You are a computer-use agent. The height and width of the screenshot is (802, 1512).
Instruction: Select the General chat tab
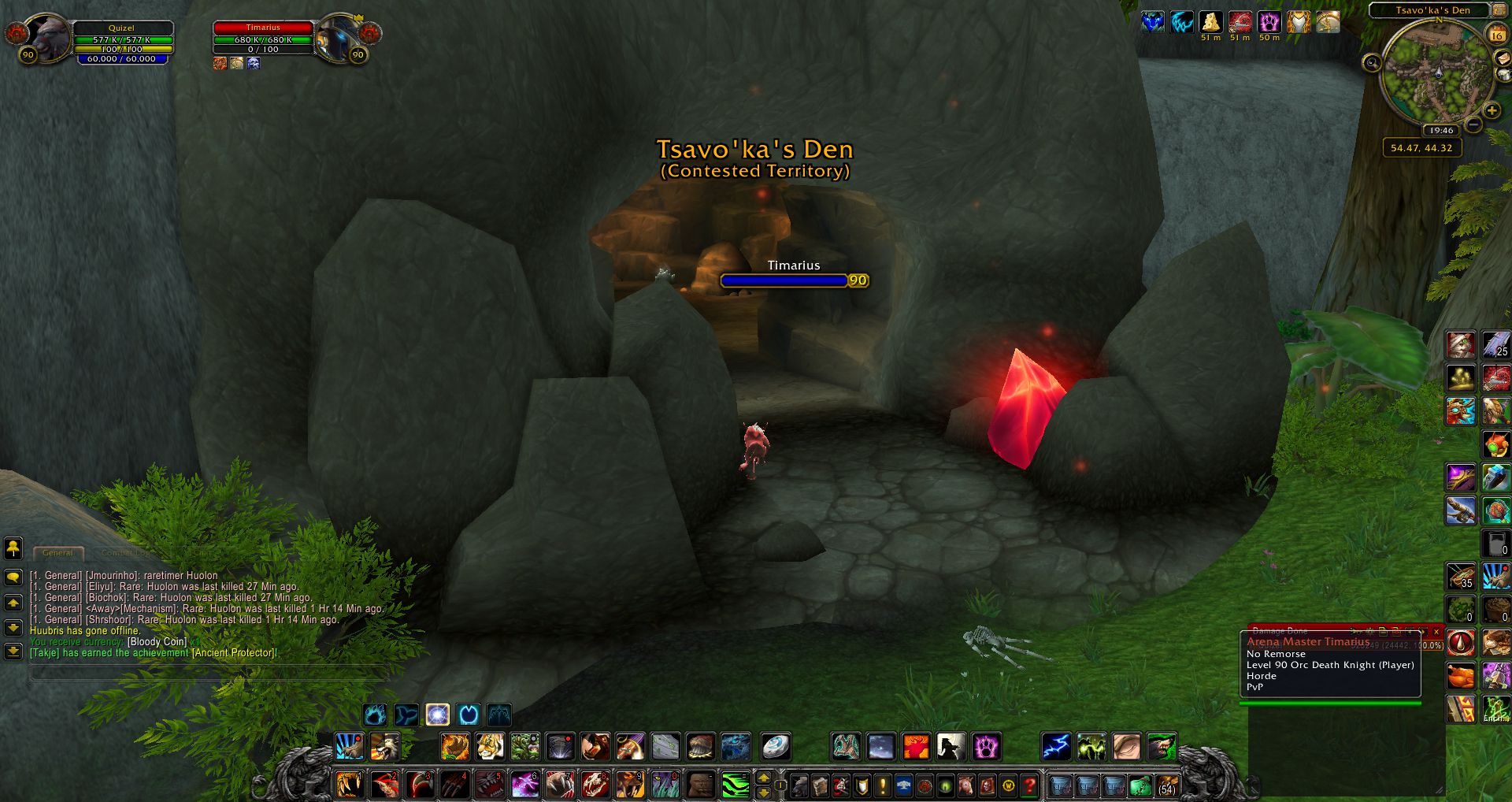58,553
